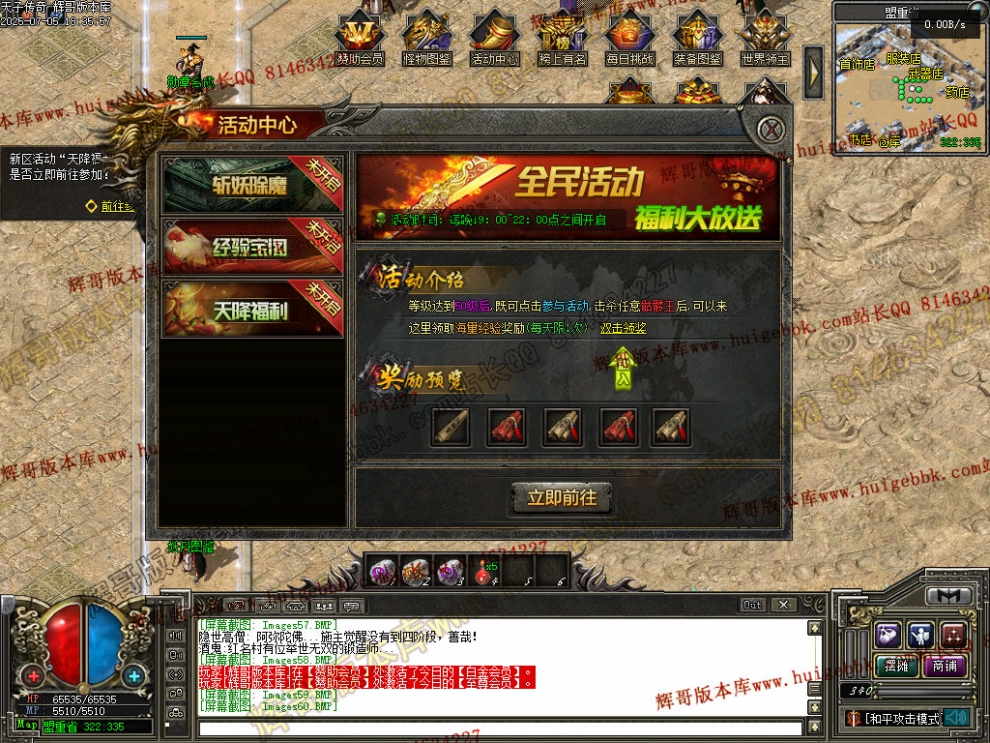Open the 赞助会员 sponsor member icon
The height and width of the screenshot is (743, 990).
(x=358, y=38)
